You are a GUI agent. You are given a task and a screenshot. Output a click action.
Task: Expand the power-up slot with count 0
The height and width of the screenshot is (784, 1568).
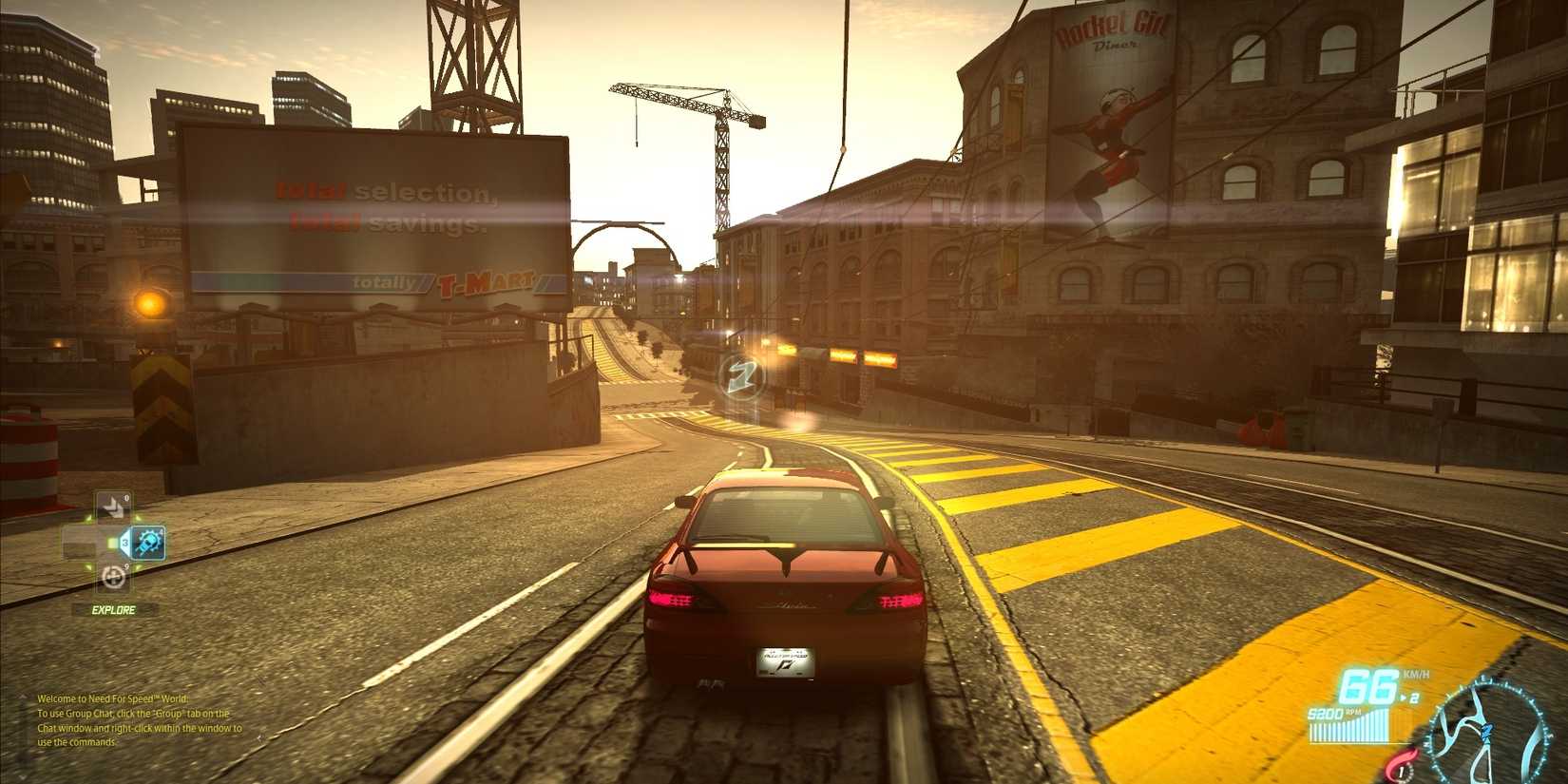(112, 504)
